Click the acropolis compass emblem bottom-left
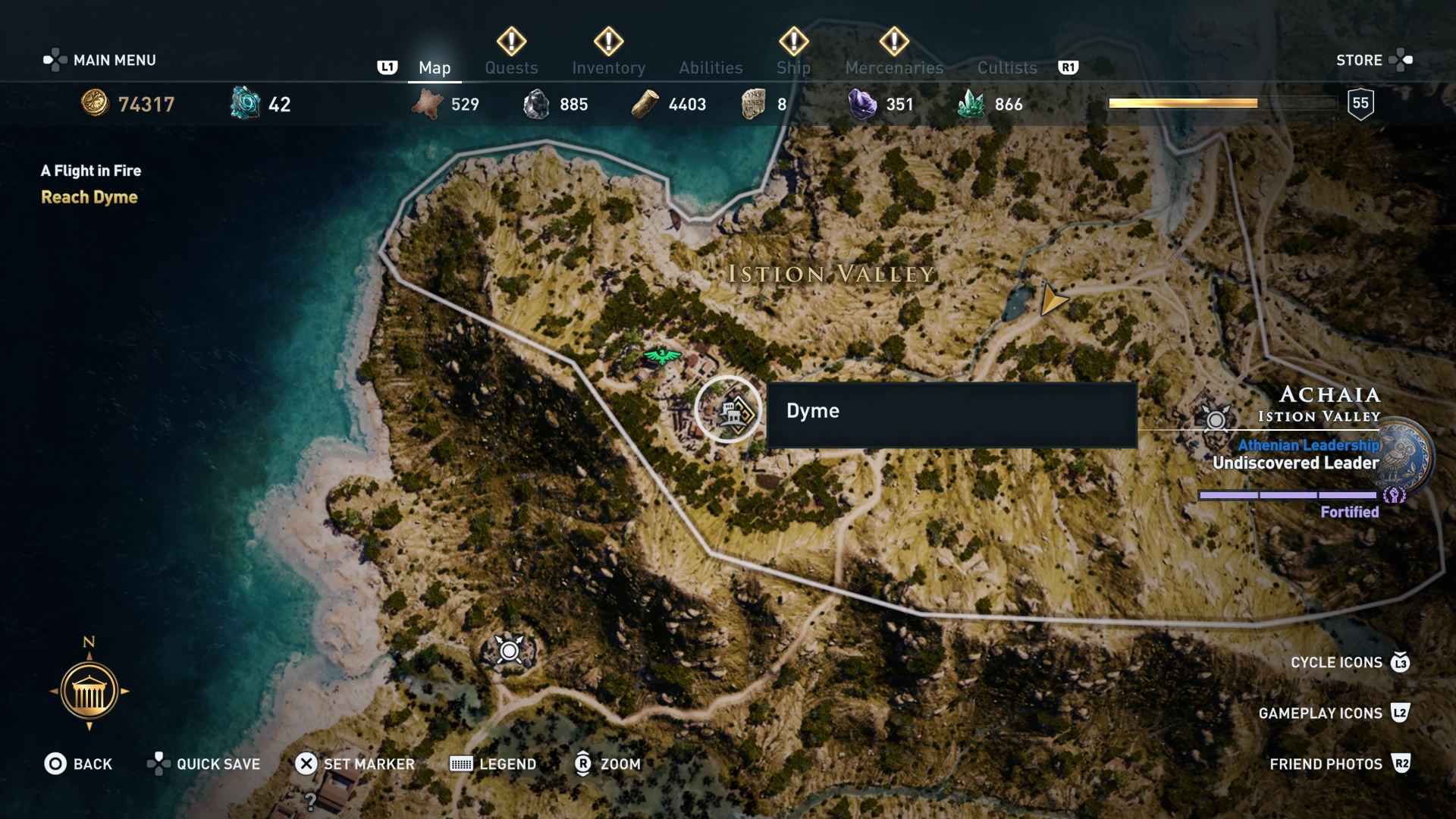This screenshot has width=1456, height=819. (x=89, y=691)
